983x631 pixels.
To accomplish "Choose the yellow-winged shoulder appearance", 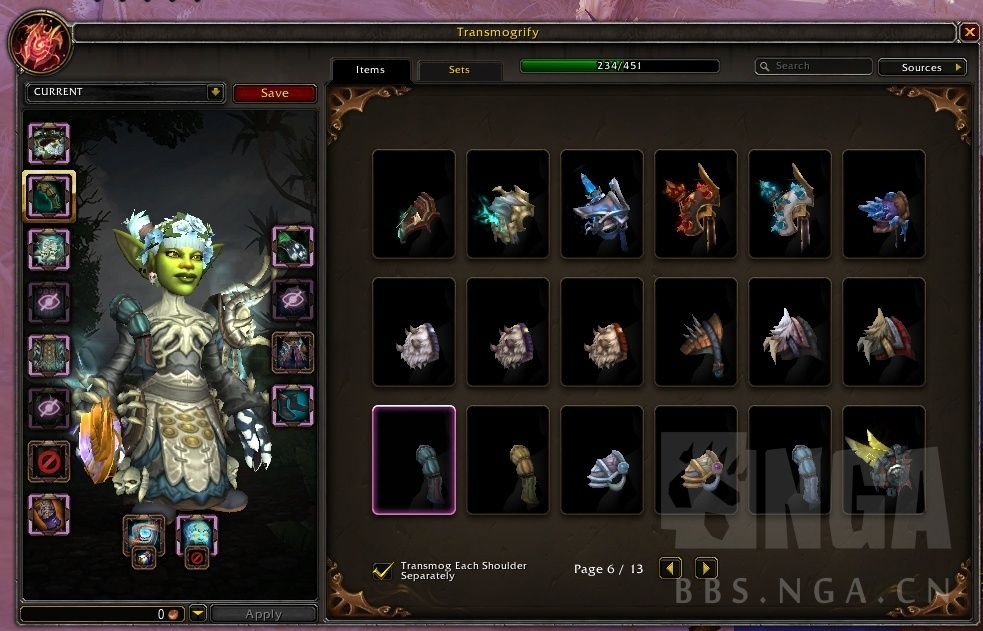I will pyautogui.click(x=884, y=460).
